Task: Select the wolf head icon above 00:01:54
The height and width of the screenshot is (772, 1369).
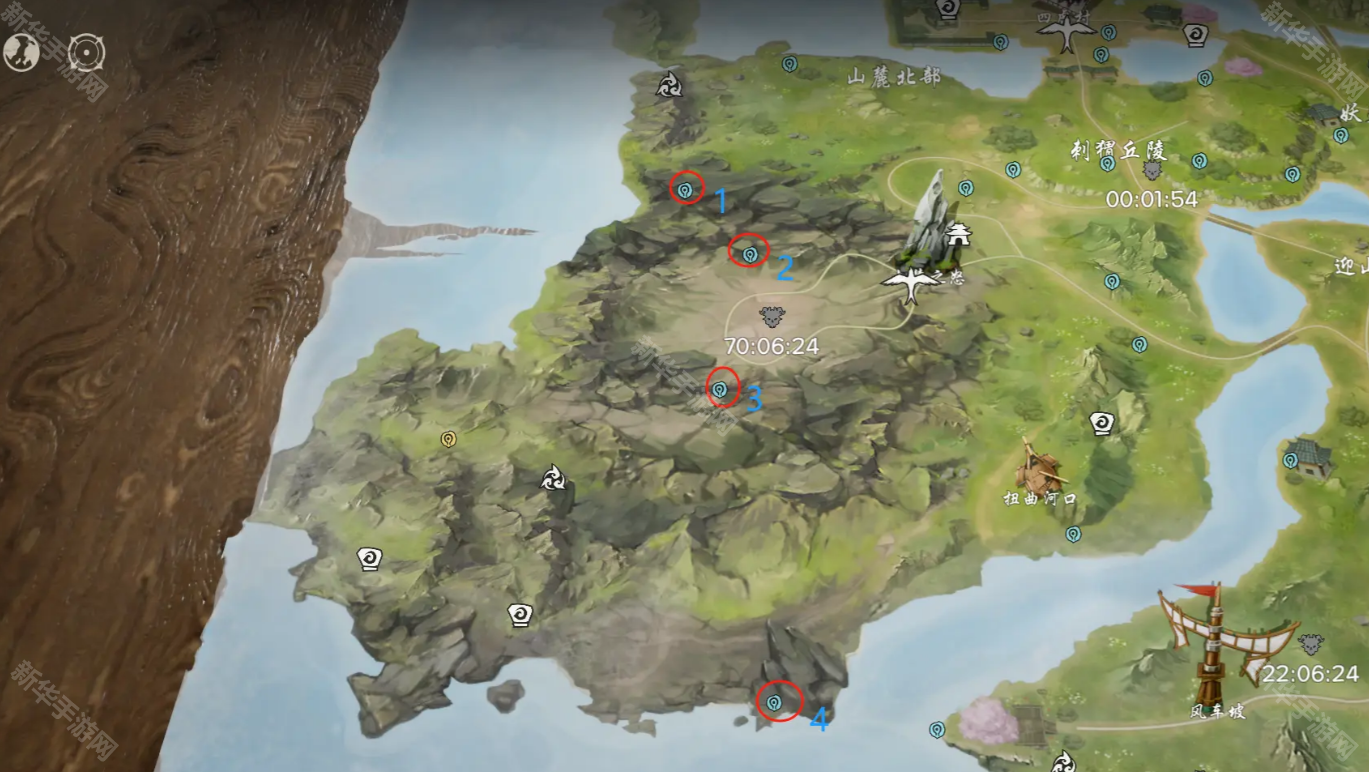Action: coord(1151,171)
